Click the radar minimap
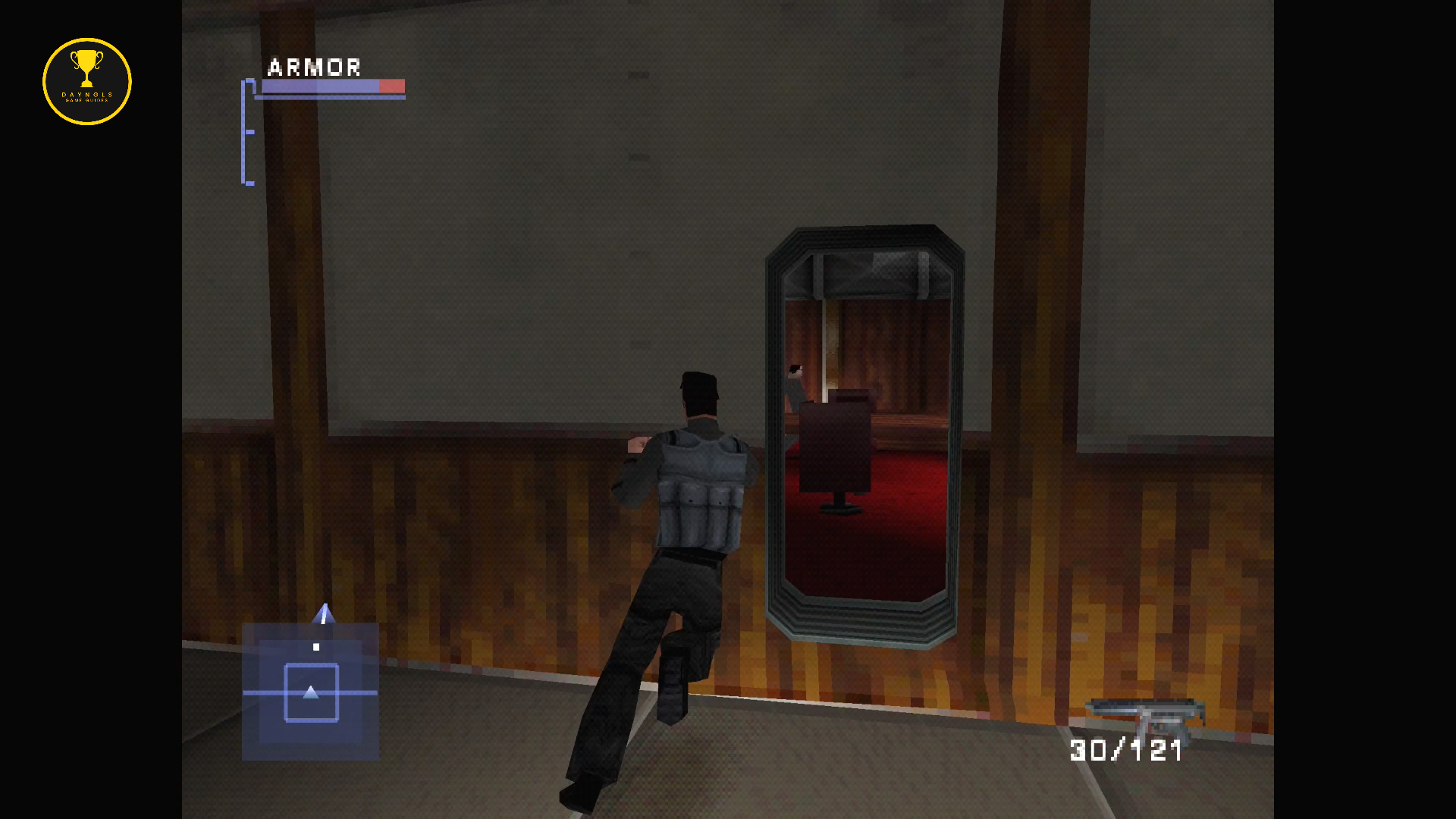This screenshot has height=819, width=1456. click(x=310, y=691)
